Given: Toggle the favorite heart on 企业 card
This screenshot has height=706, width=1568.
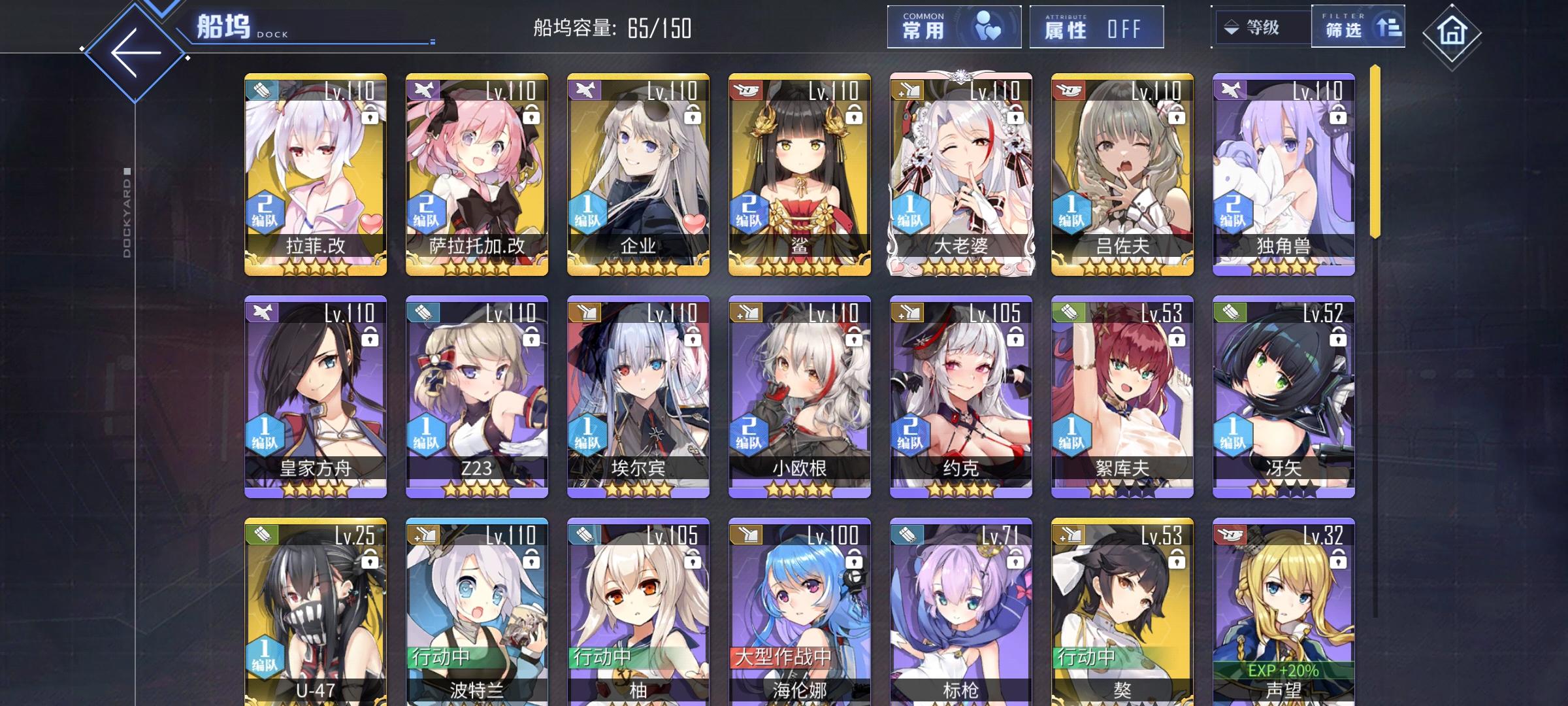Looking at the screenshot, I should coord(694,223).
